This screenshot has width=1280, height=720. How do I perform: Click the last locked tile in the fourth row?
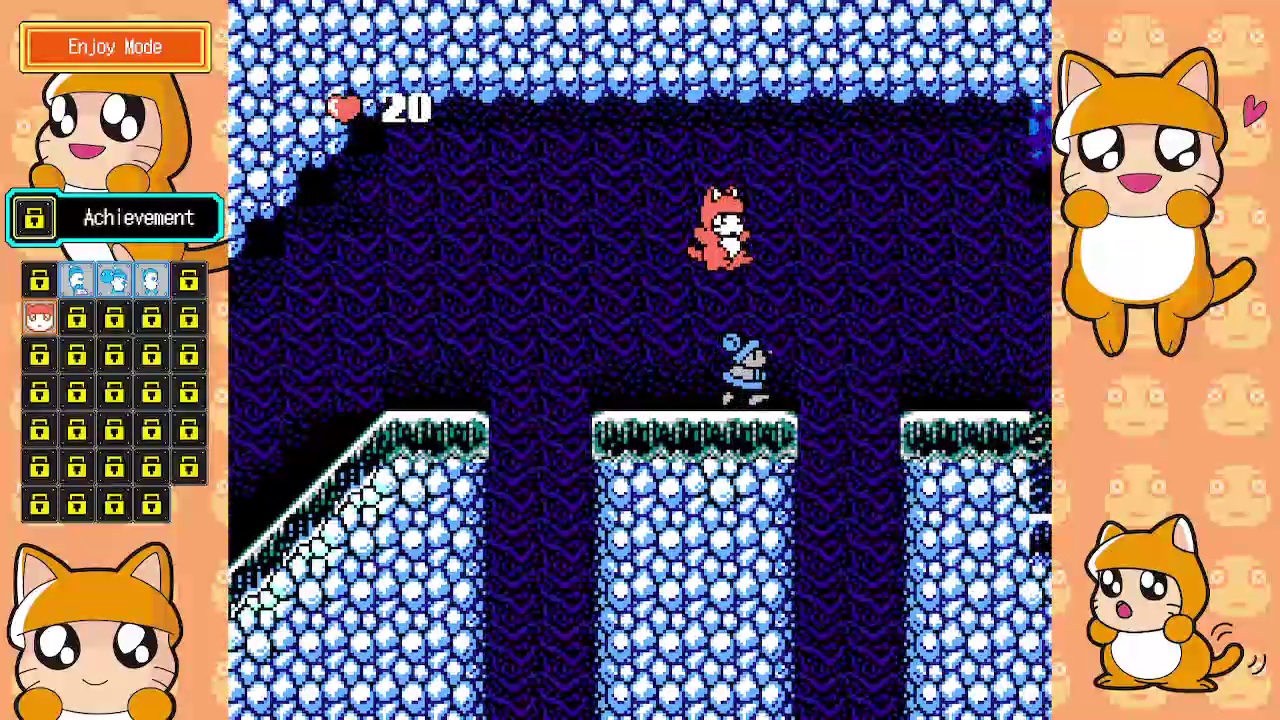(x=188, y=393)
